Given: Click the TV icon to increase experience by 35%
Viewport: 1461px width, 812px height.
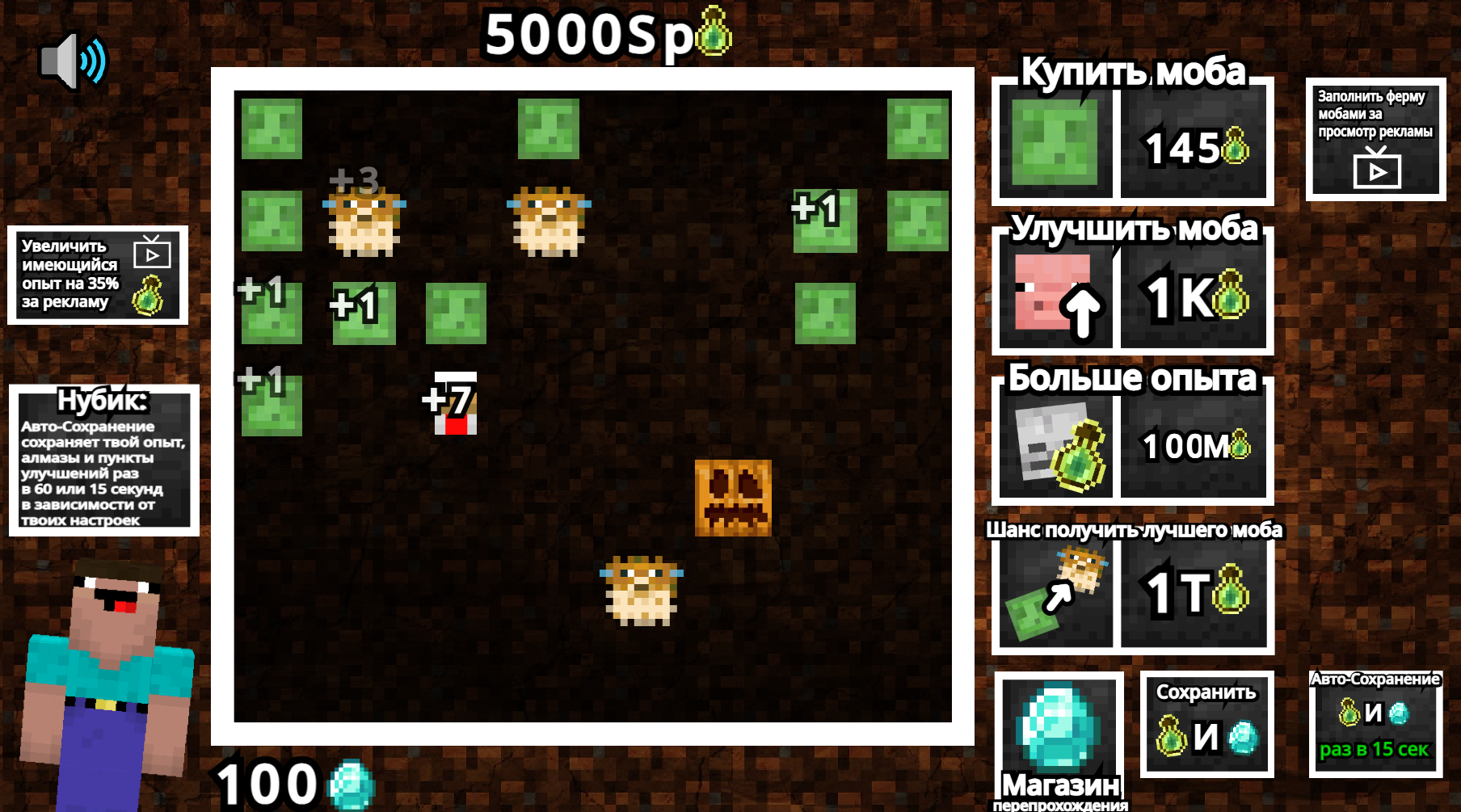Looking at the screenshot, I should coord(154,255).
